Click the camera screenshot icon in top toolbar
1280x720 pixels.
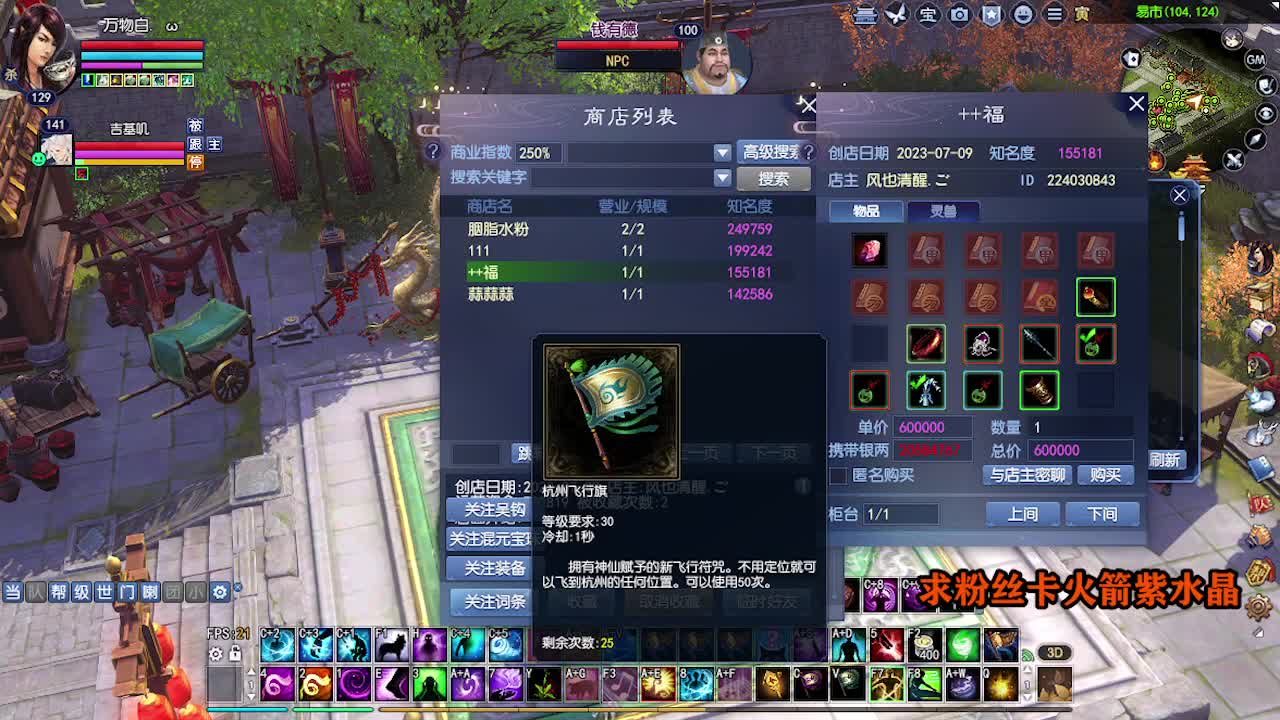958,15
